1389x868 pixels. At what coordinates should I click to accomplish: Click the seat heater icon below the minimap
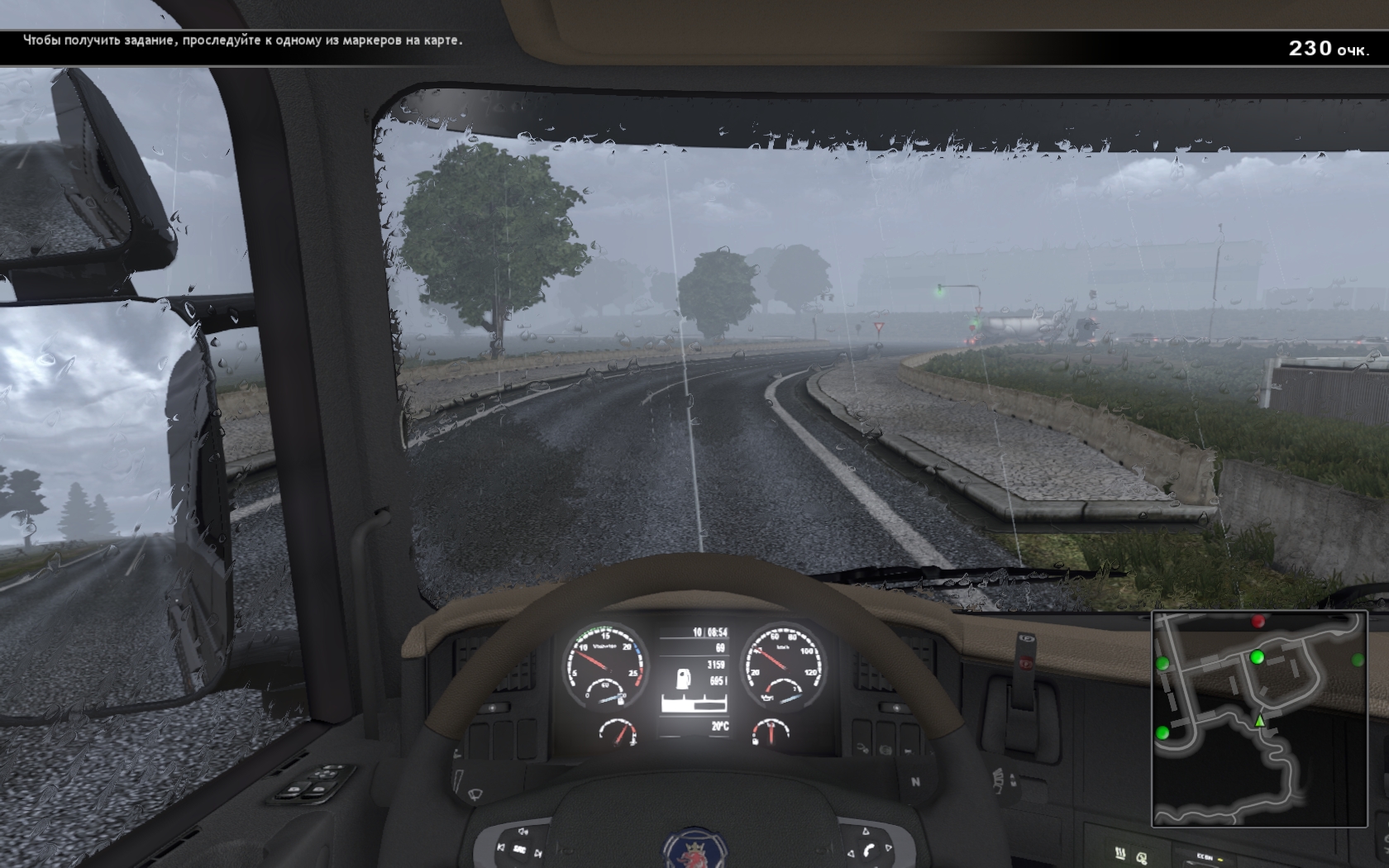click(x=1120, y=853)
